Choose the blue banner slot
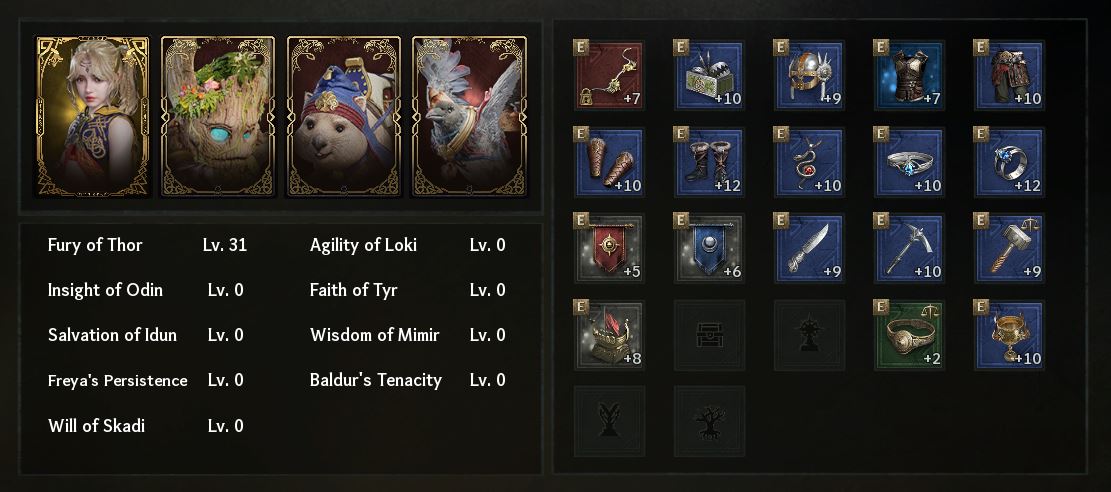This screenshot has height=492, width=1111. click(x=709, y=248)
